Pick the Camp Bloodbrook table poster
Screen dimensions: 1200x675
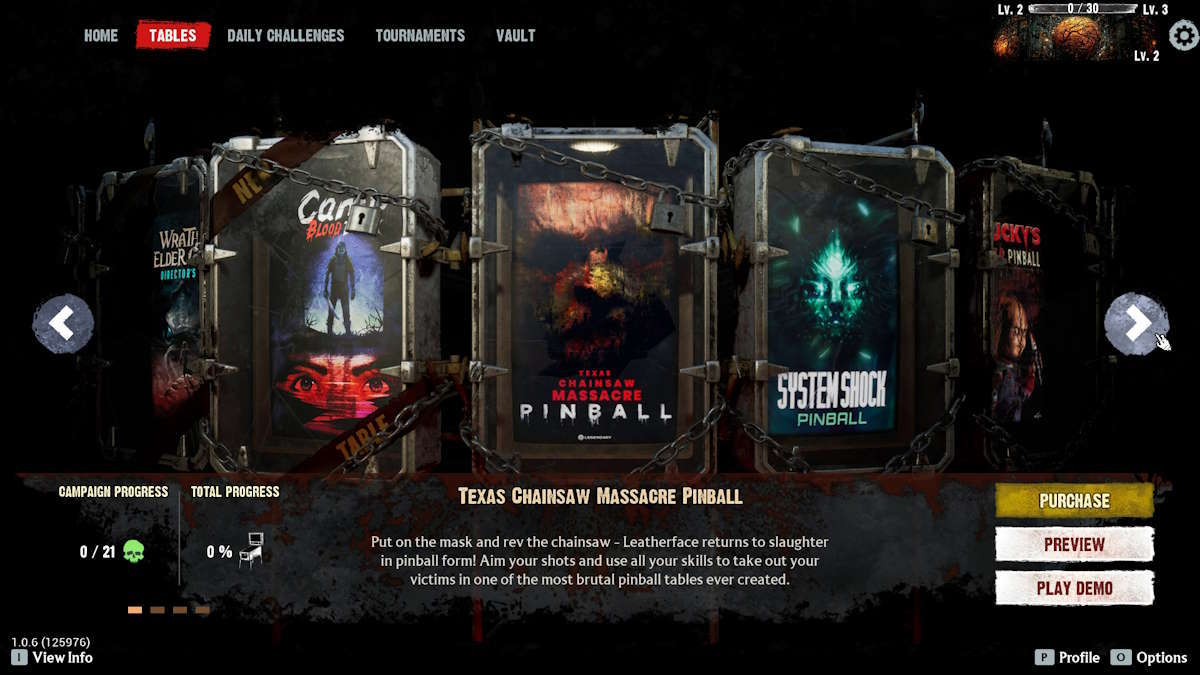pyautogui.click(x=328, y=310)
